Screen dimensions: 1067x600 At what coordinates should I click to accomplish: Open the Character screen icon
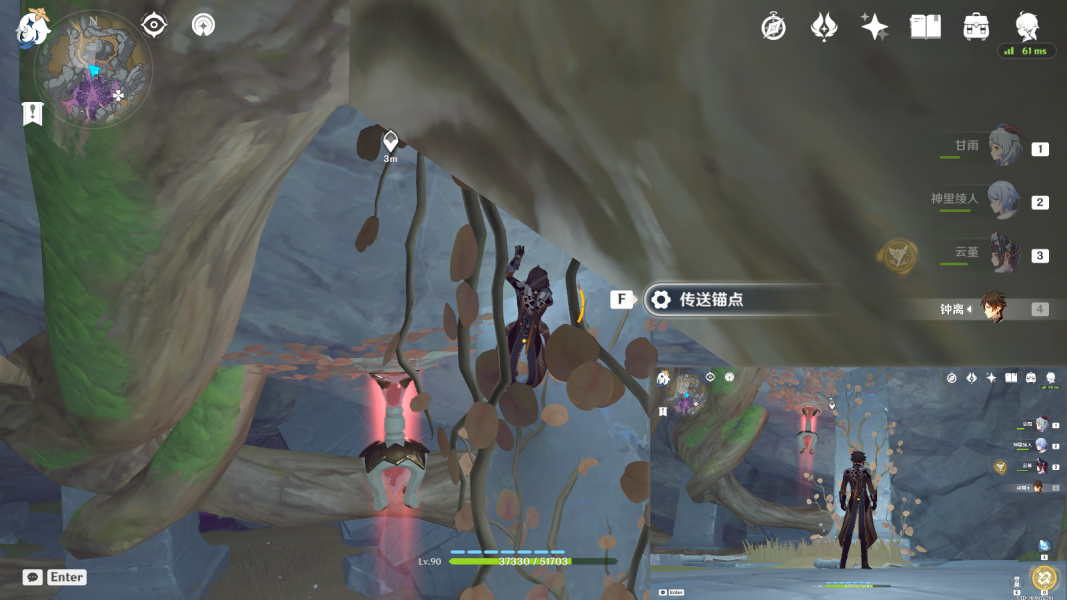(1027, 26)
